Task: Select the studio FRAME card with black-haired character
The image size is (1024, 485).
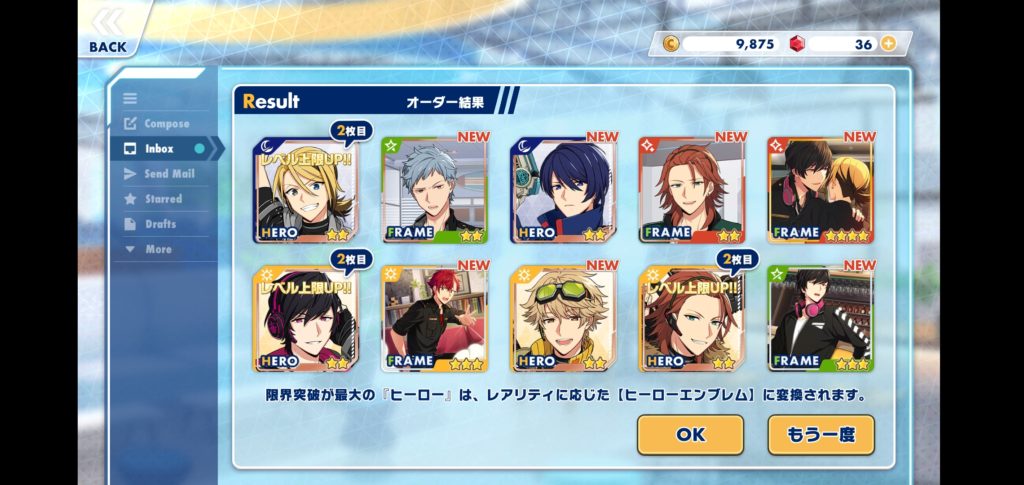Action: click(x=820, y=319)
